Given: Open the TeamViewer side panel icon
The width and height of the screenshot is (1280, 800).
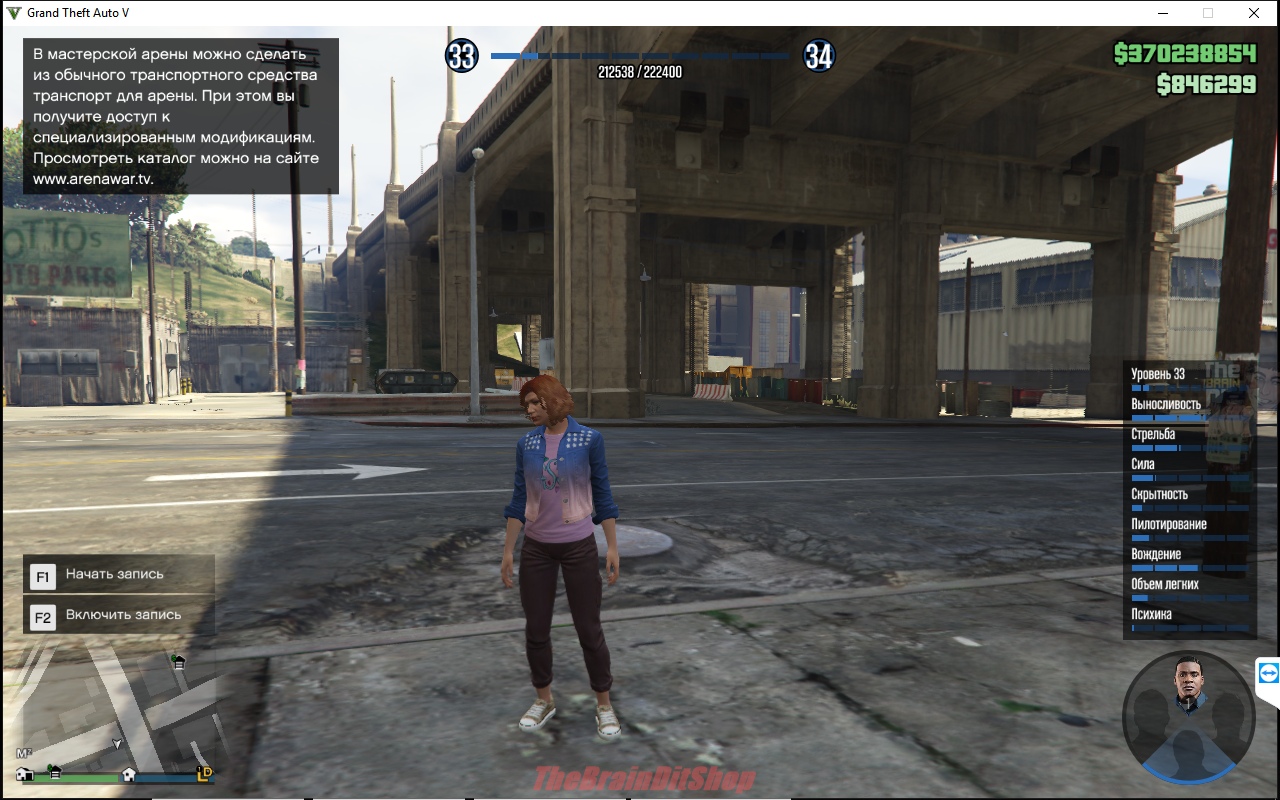Looking at the screenshot, I should (1268, 673).
